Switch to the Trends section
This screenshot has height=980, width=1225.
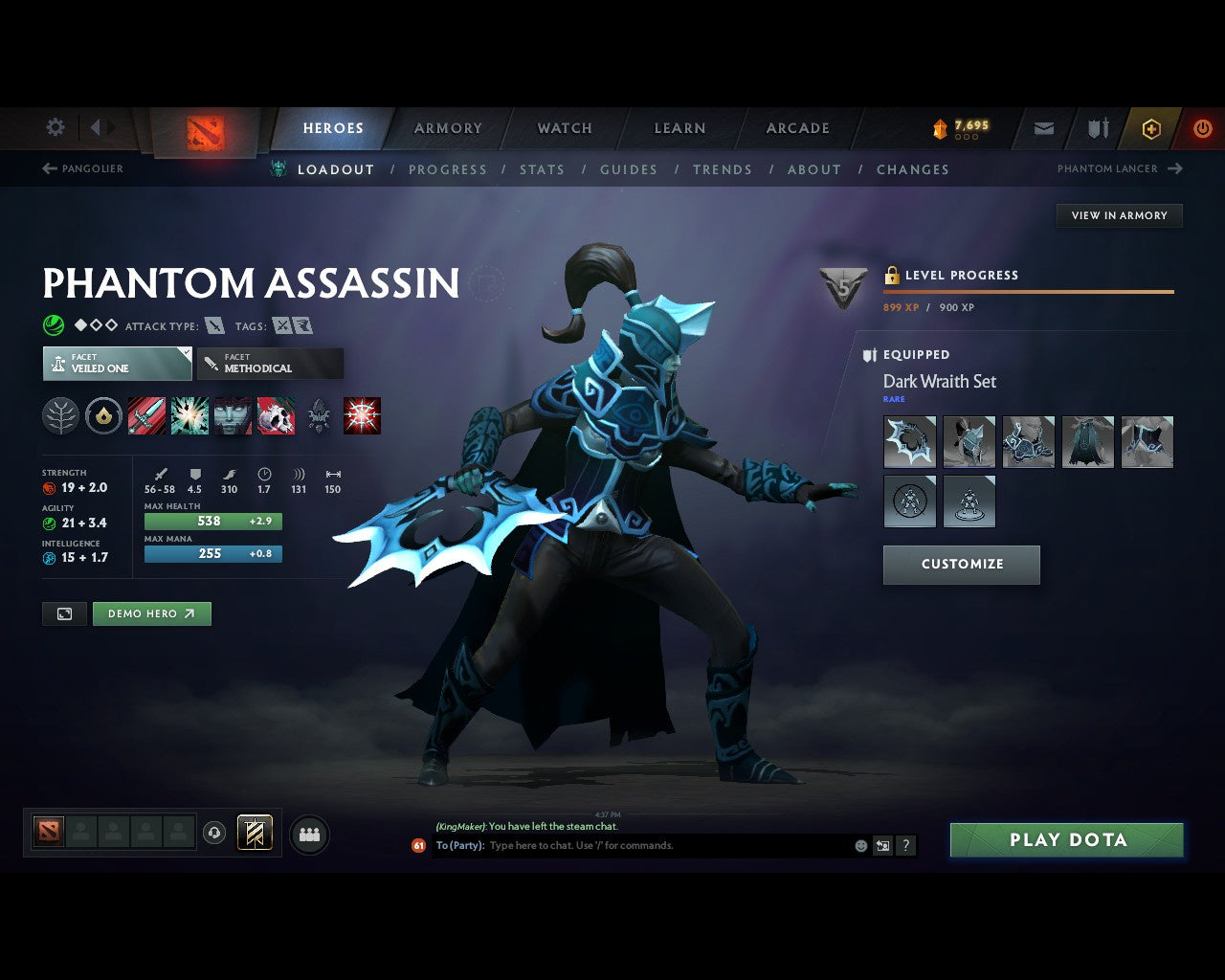(723, 169)
